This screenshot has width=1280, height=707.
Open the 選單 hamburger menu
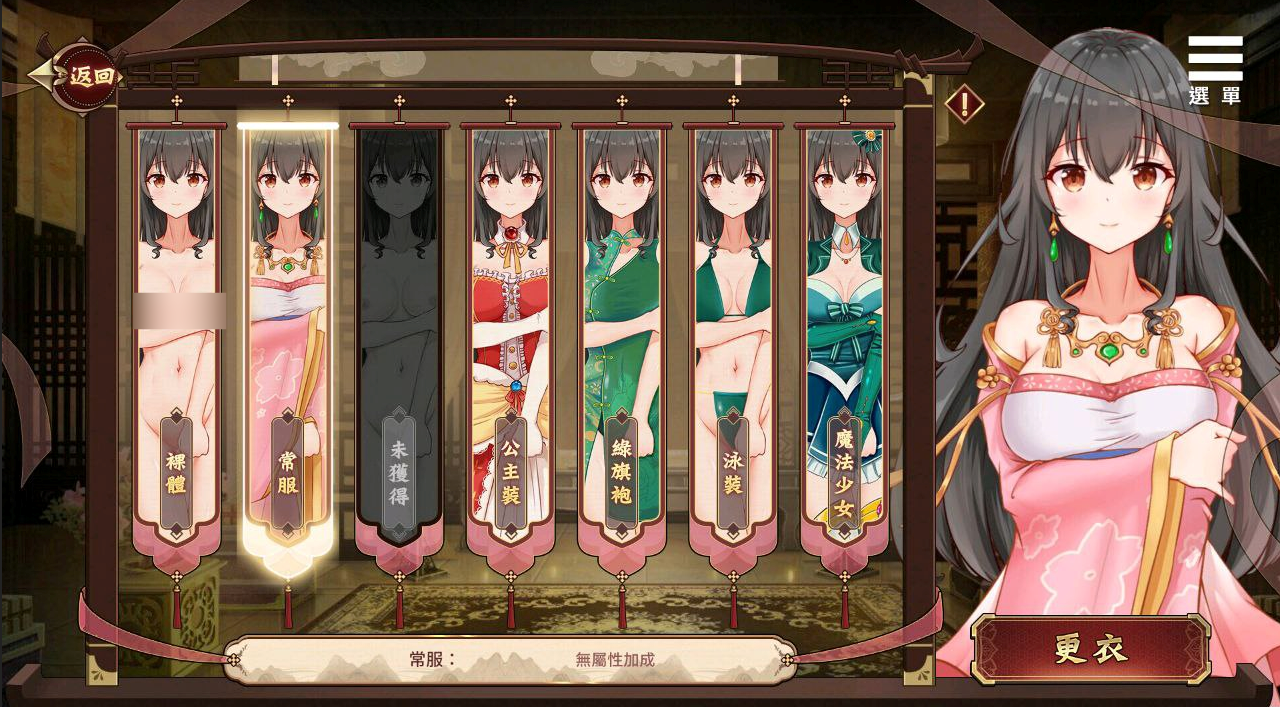tap(1215, 68)
